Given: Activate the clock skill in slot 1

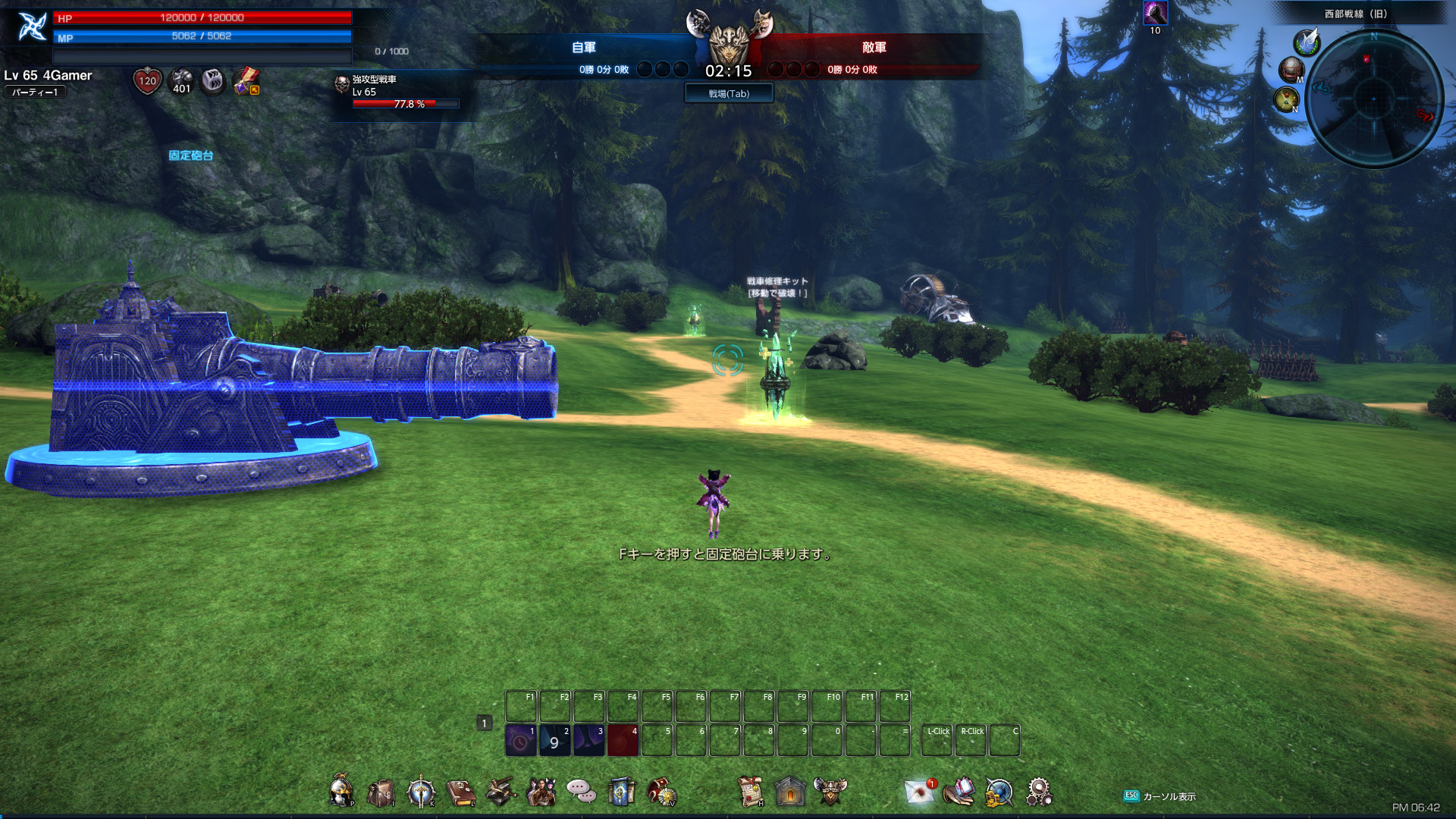Looking at the screenshot, I should point(521,741).
